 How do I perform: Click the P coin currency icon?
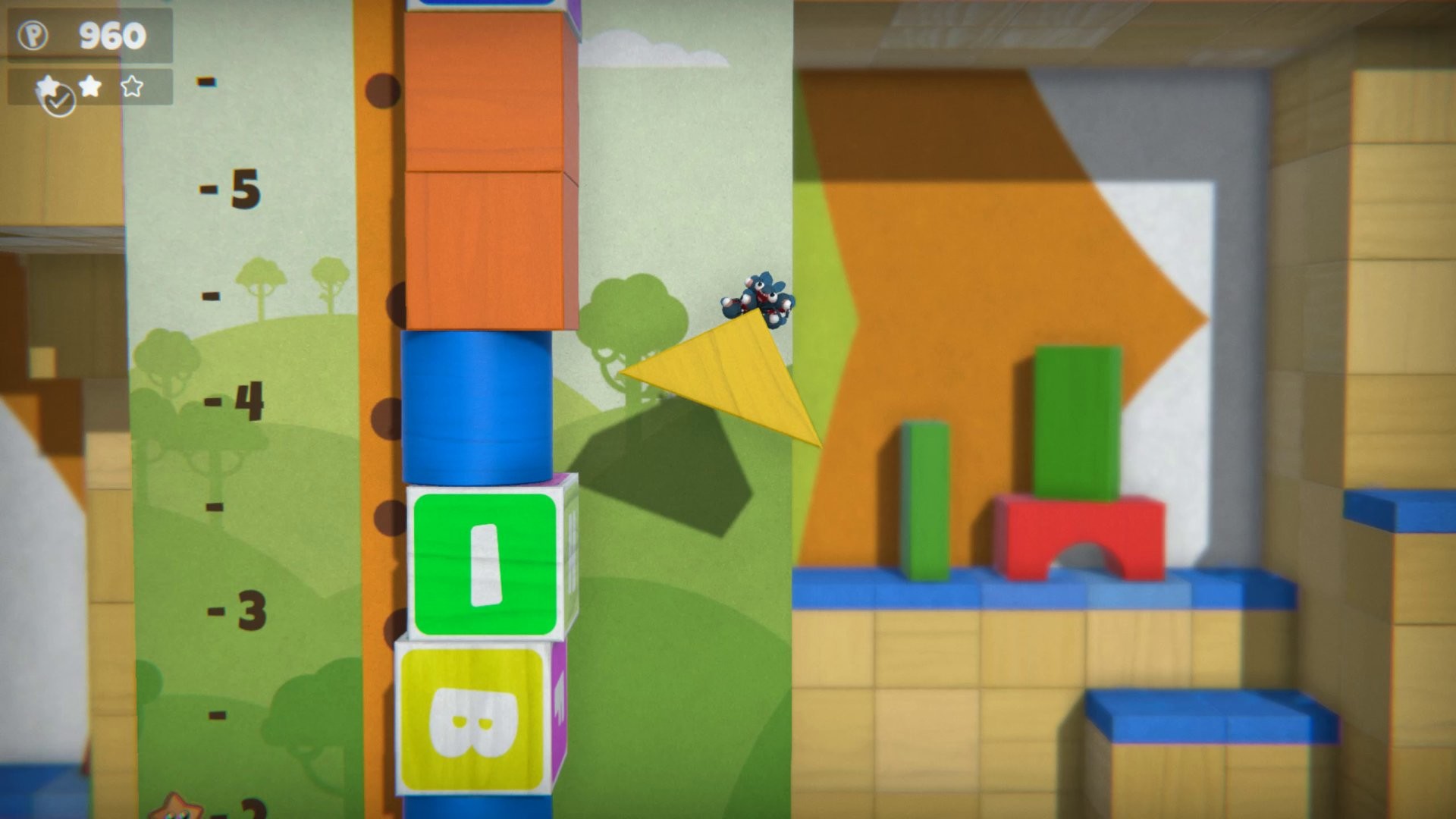pos(33,33)
